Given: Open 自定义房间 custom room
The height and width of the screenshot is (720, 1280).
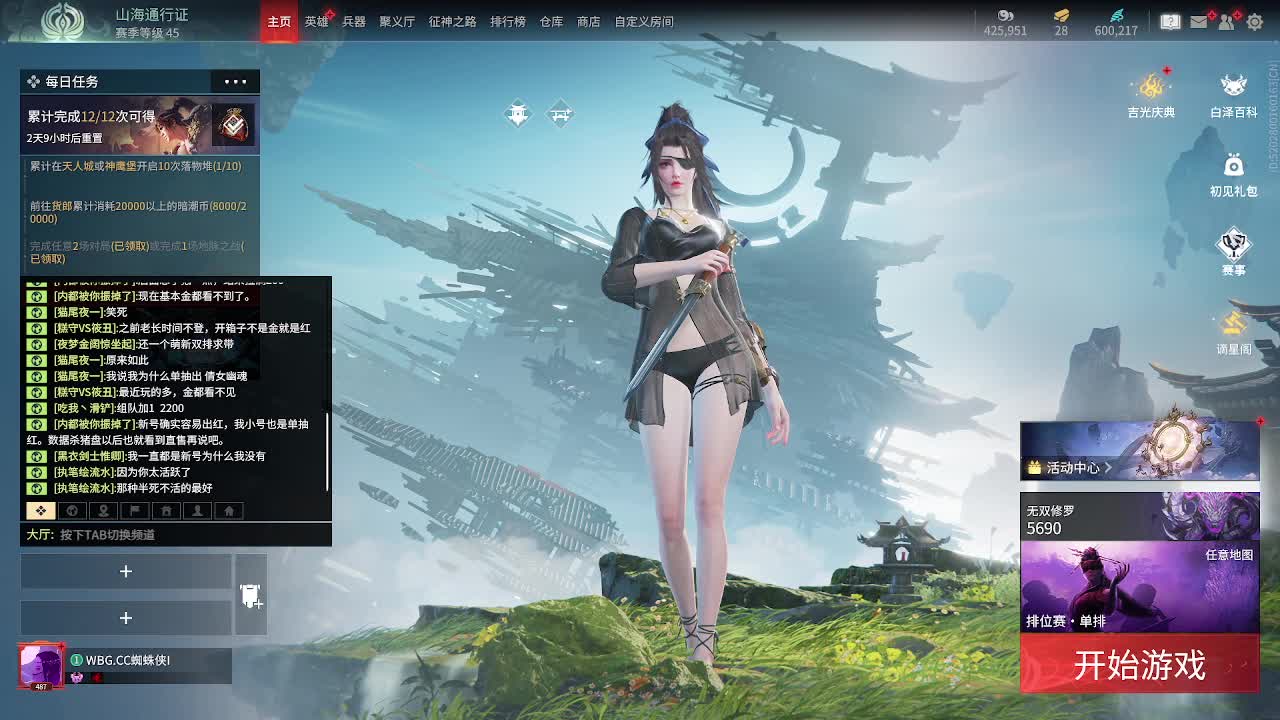Looking at the screenshot, I should tap(644, 21).
